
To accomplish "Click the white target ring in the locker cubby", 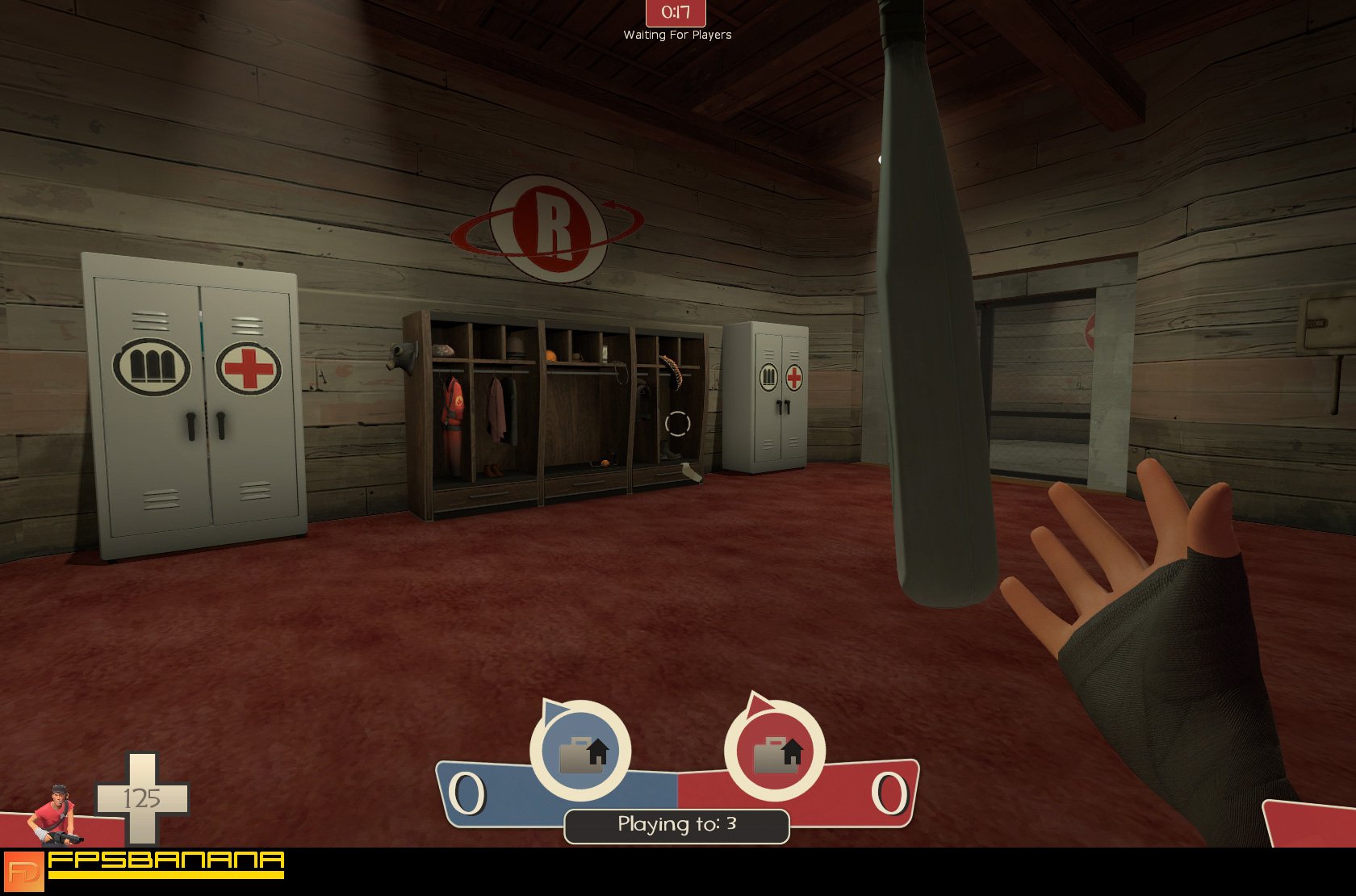I will click(676, 422).
